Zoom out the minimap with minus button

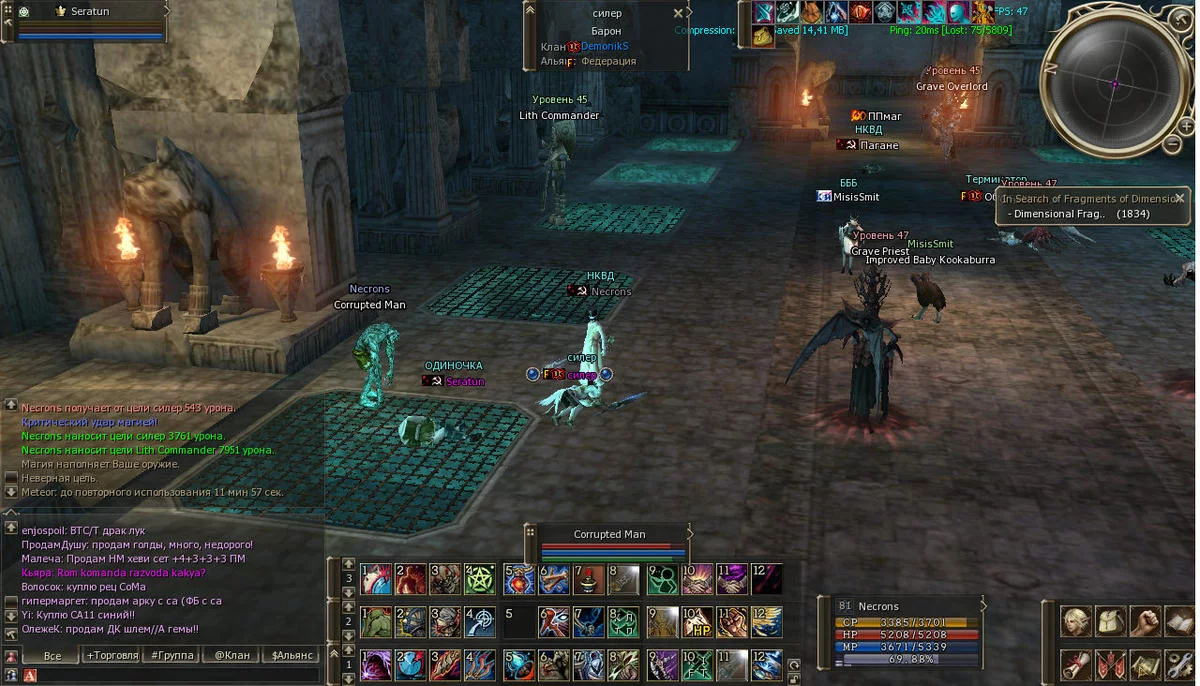pos(1173,144)
